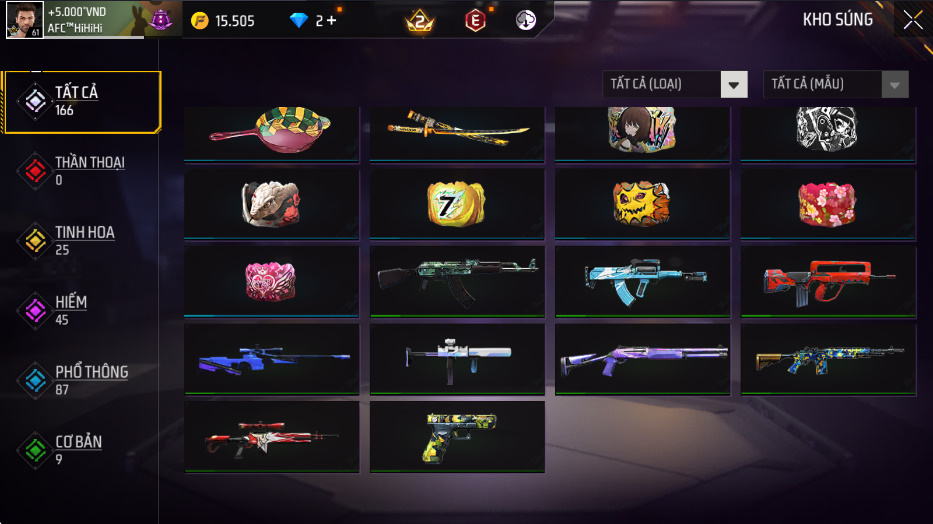Choose the katana sword skin
Viewport: 933px width, 524px height.
[x=457, y=132]
